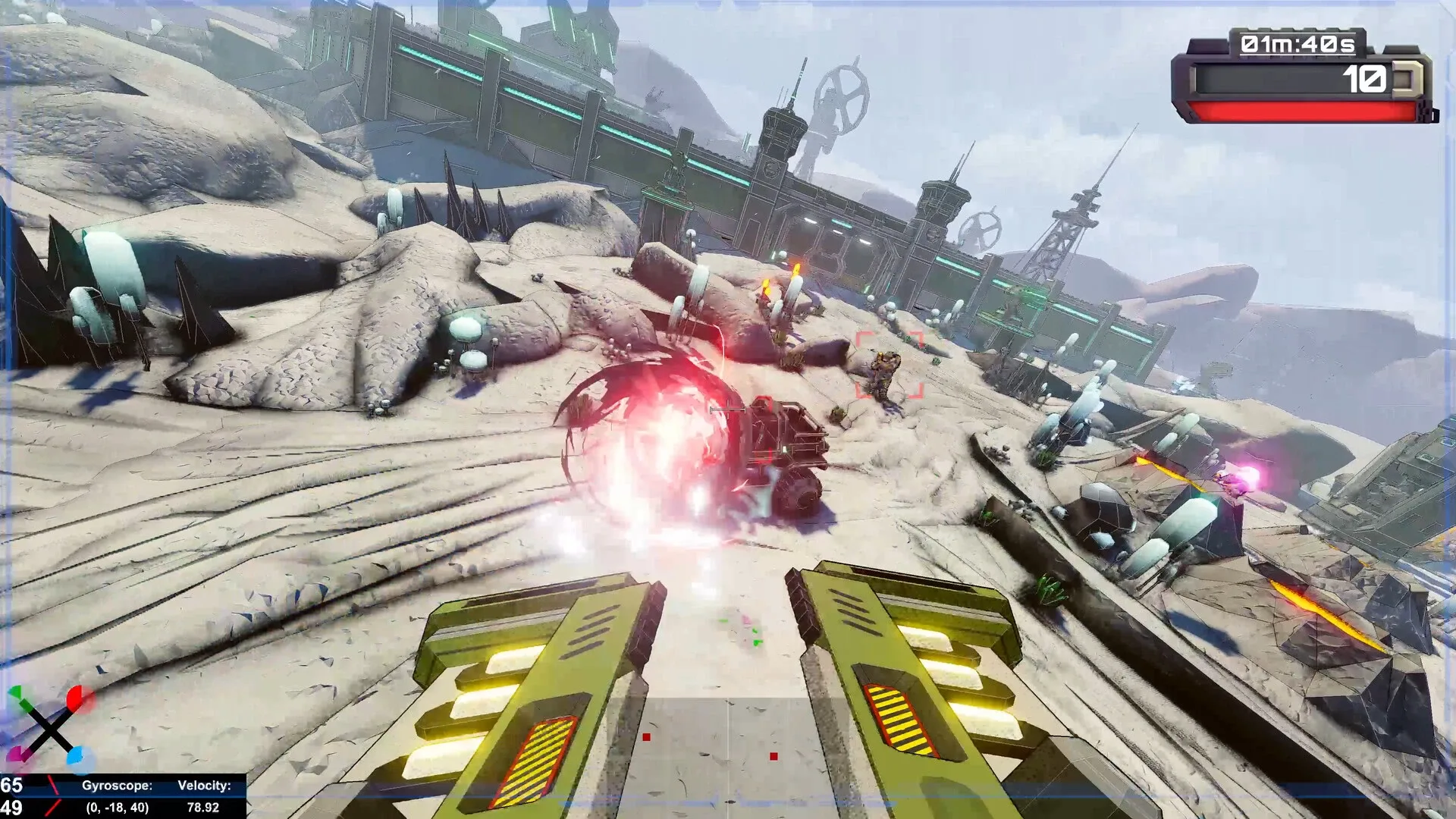Viewport: 1456px width, 819px height.
Task: Click the Gyroscope label in the debug panel
Action: pos(118,786)
